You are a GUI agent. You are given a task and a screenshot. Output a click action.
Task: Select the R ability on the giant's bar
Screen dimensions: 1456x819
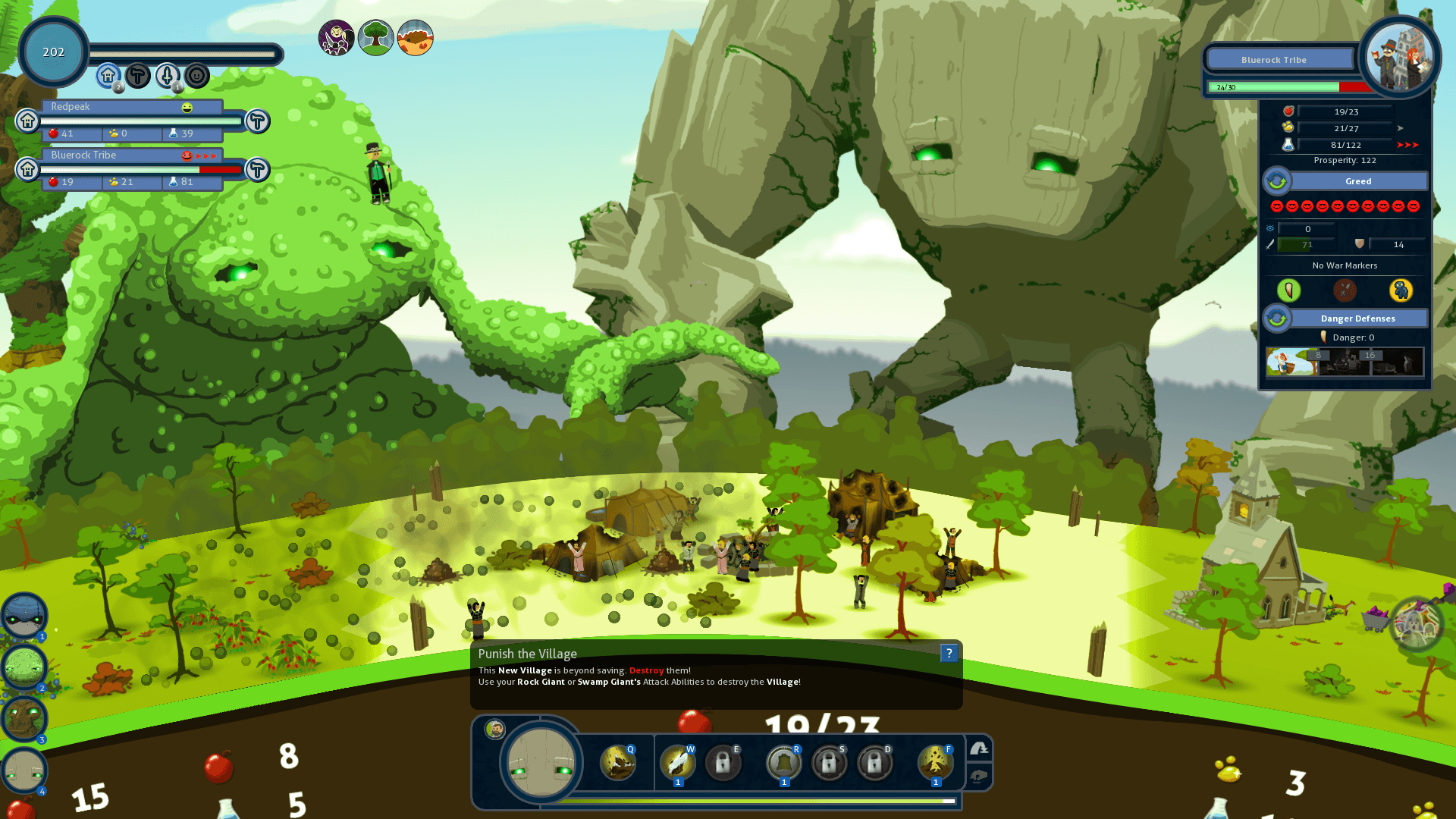click(x=783, y=763)
